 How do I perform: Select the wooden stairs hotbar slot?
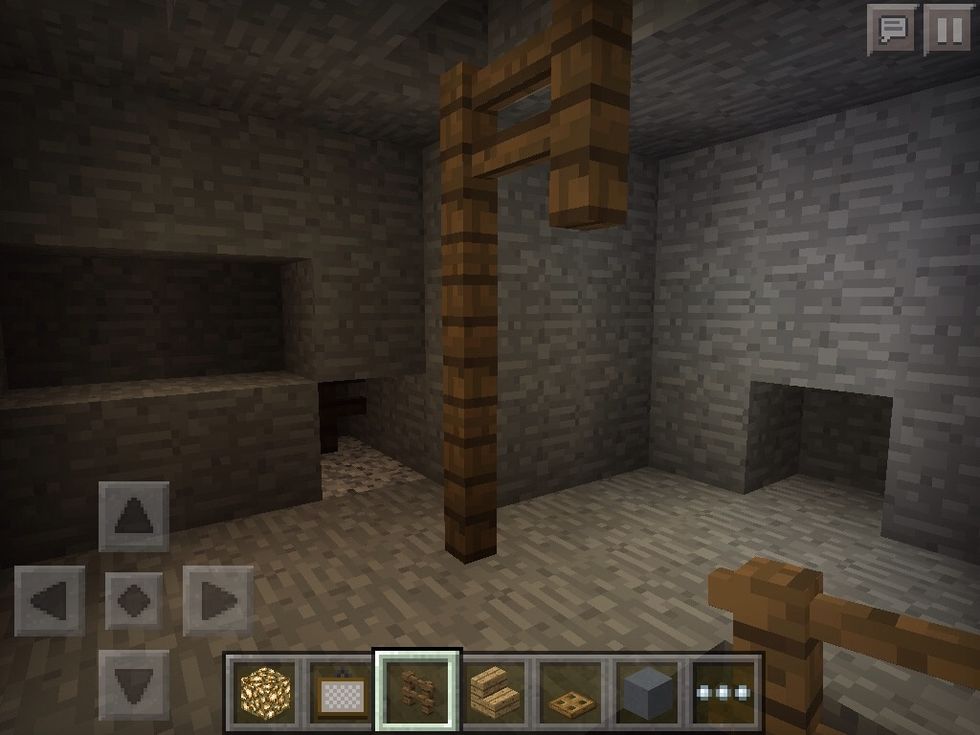pos(494,691)
